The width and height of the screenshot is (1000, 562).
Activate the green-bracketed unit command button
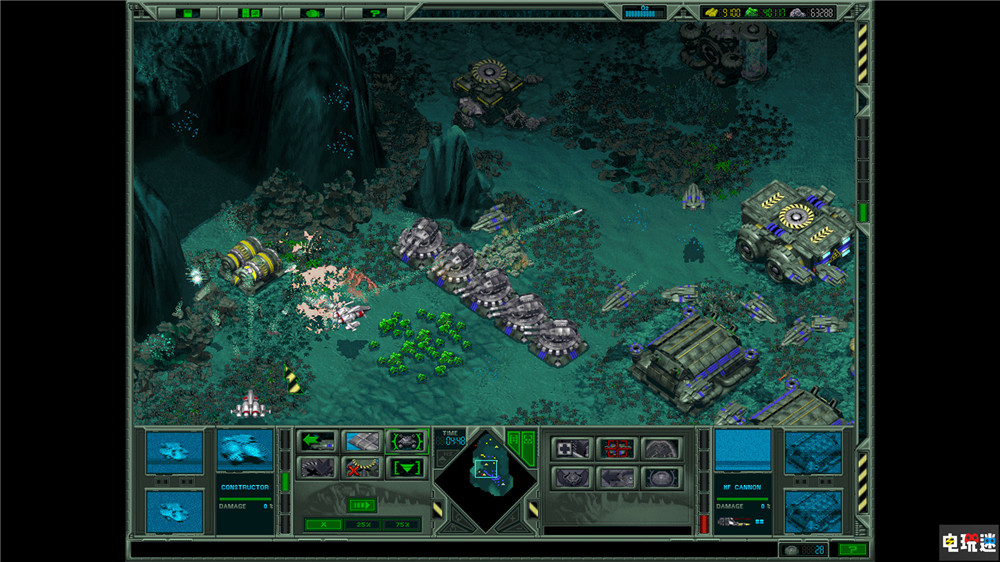pyautogui.click(x=407, y=441)
